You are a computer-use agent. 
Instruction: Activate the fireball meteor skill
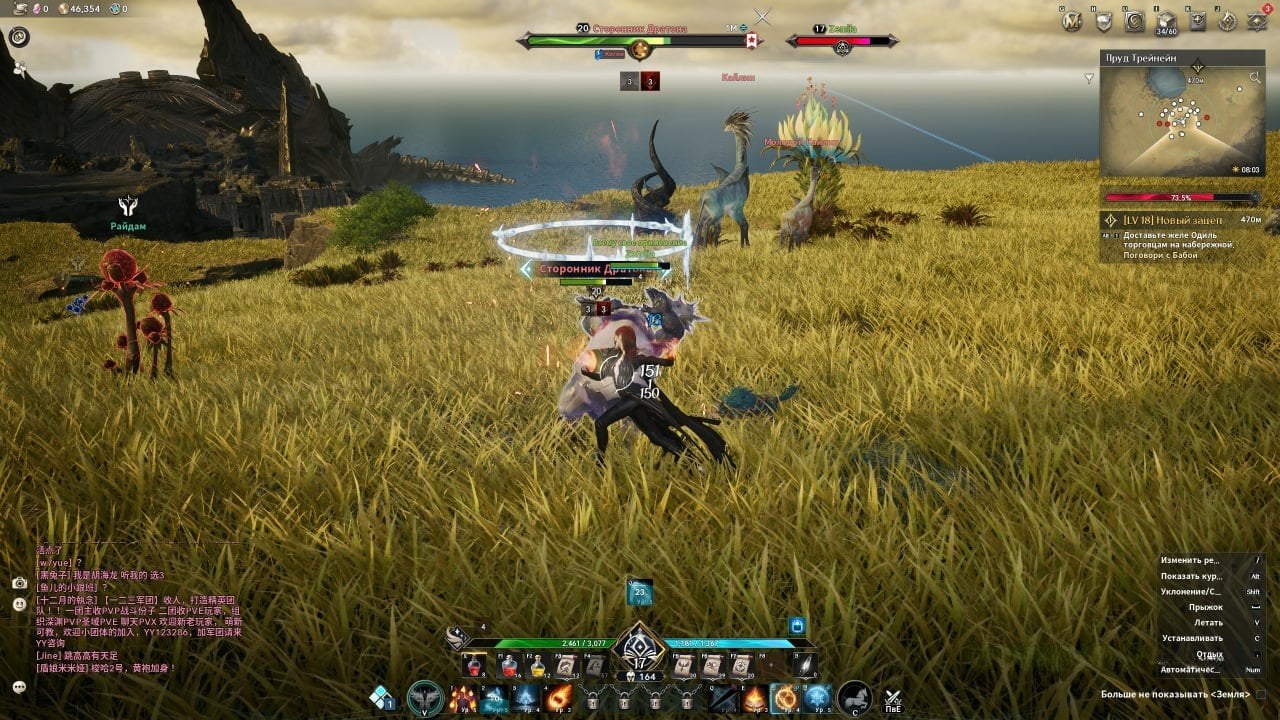coord(560,697)
